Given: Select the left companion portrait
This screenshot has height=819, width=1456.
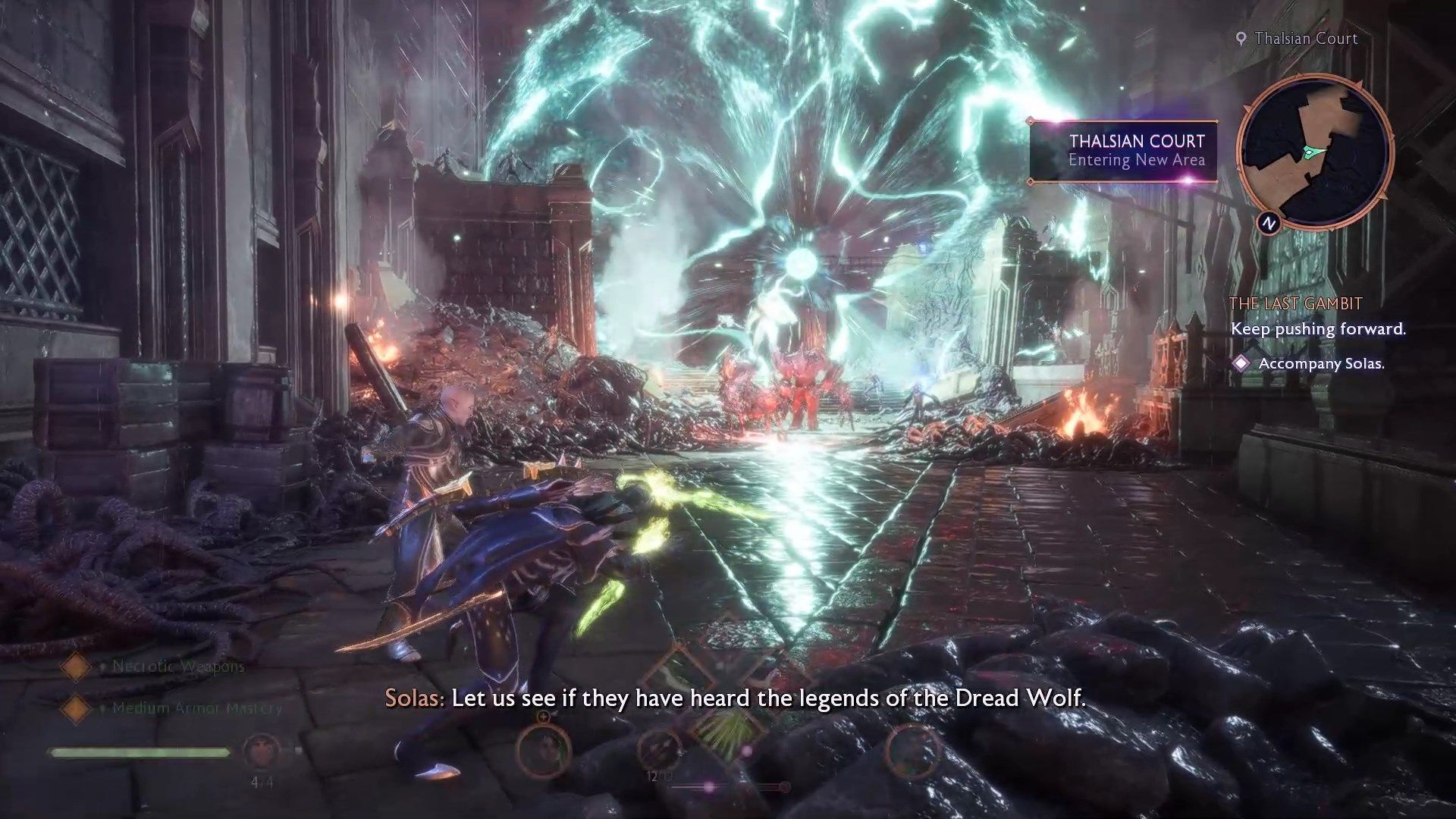Looking at the screenshot, I should point(543,749).
